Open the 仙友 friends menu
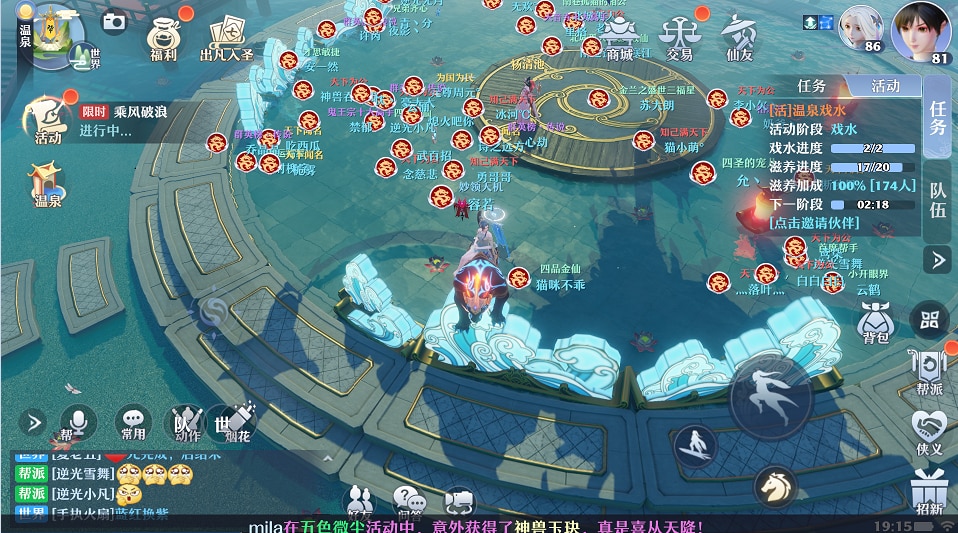The width and height of the screenshot is (958, 533). click(x=740, y=38)
